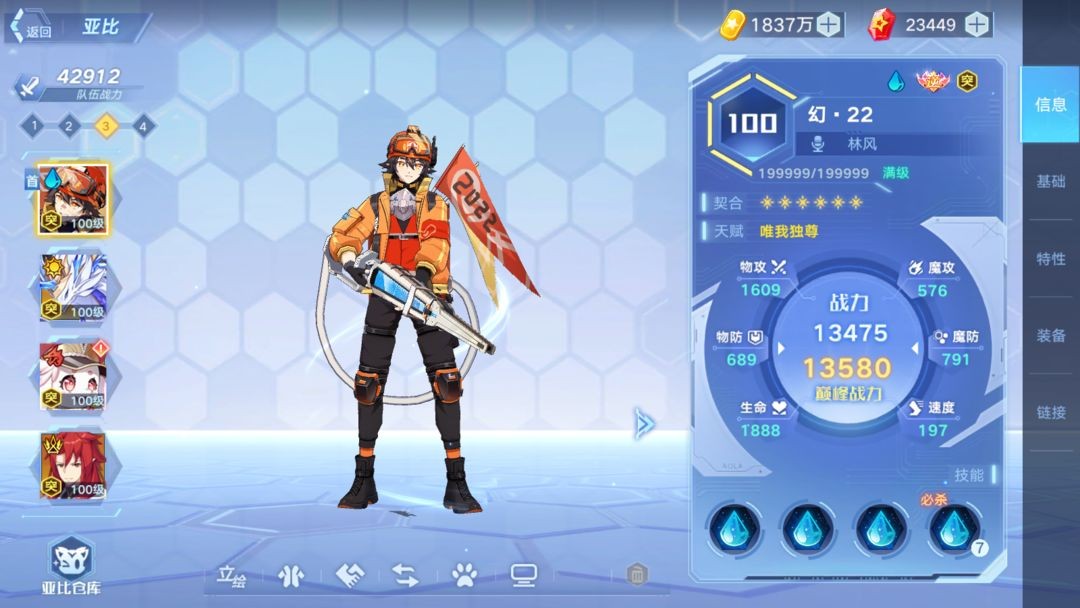
Task: Open the 亚比仓库 warehouse
Action: tap(71, 565)
